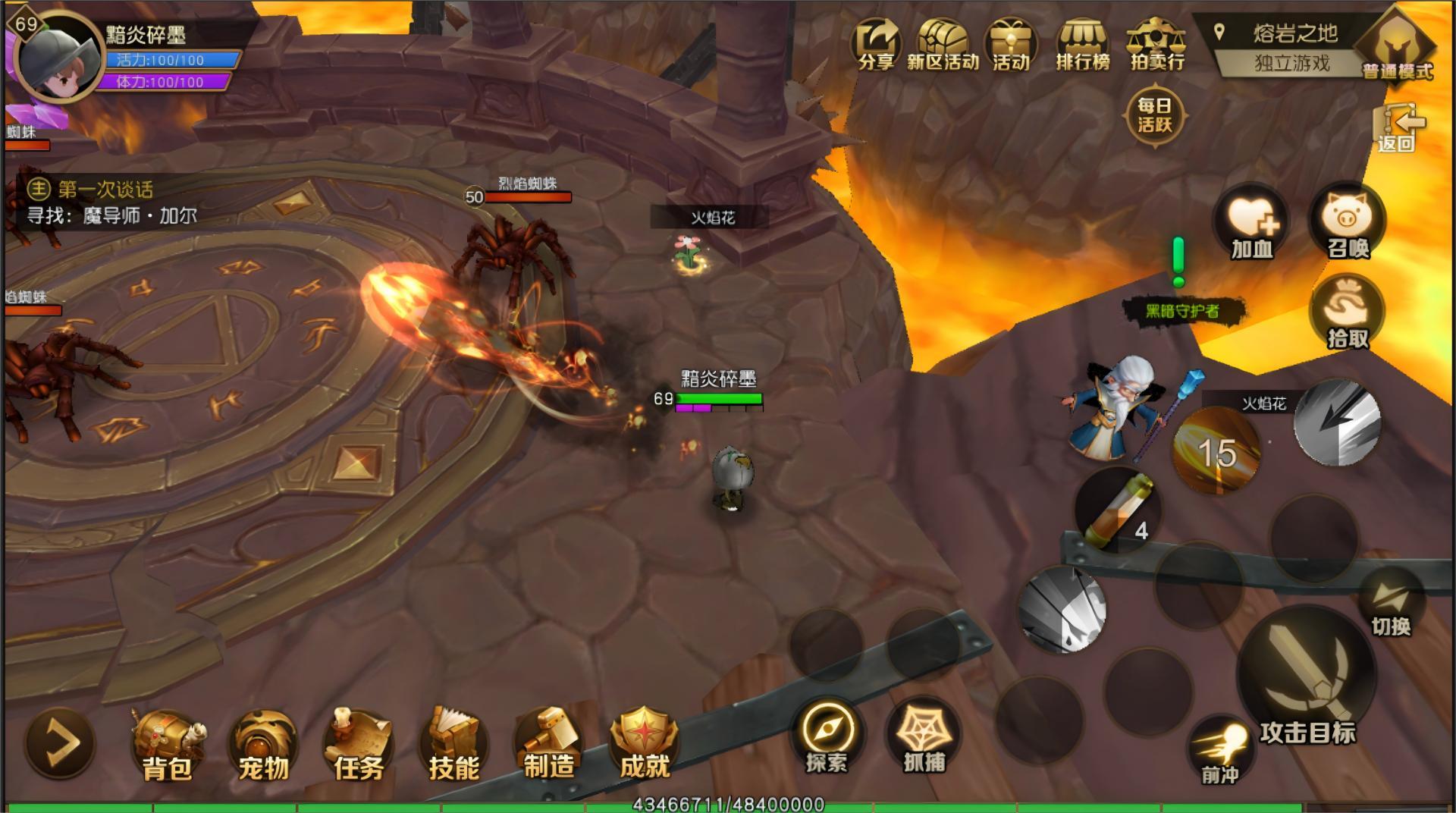Open the 背包 backpack menu

167,745
